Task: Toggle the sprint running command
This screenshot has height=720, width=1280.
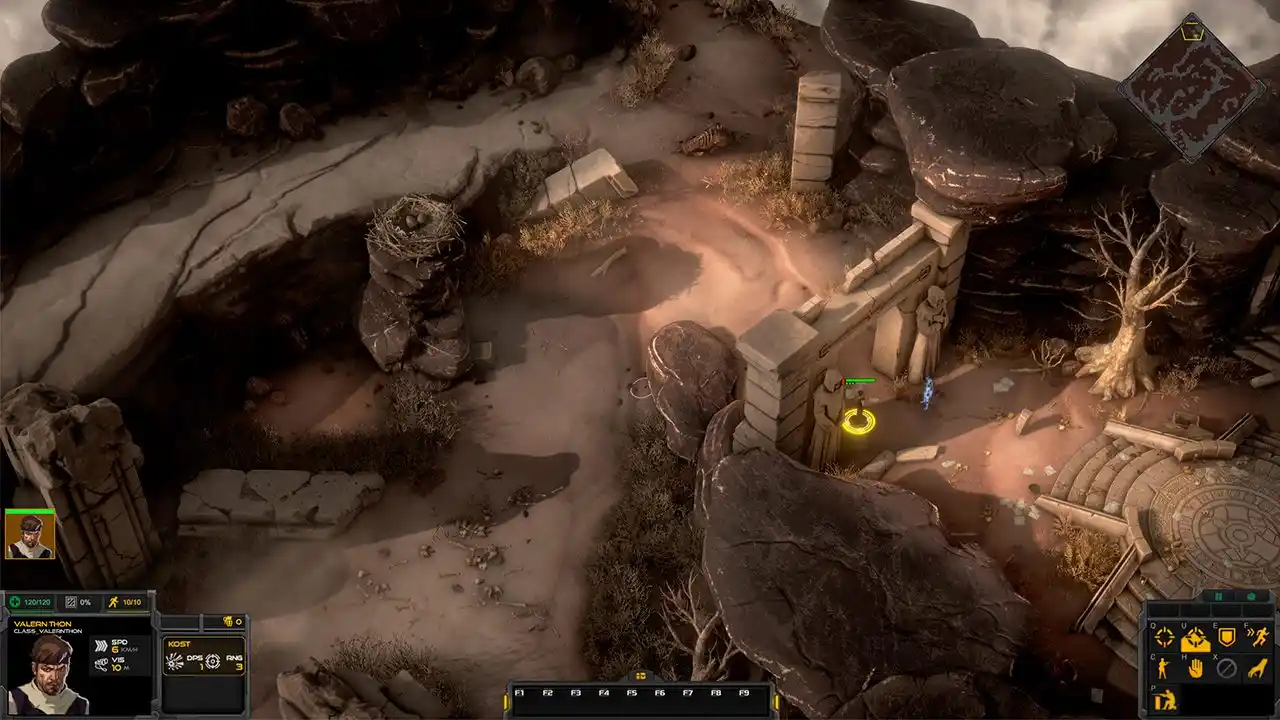Action: (x=1258, y=637)
